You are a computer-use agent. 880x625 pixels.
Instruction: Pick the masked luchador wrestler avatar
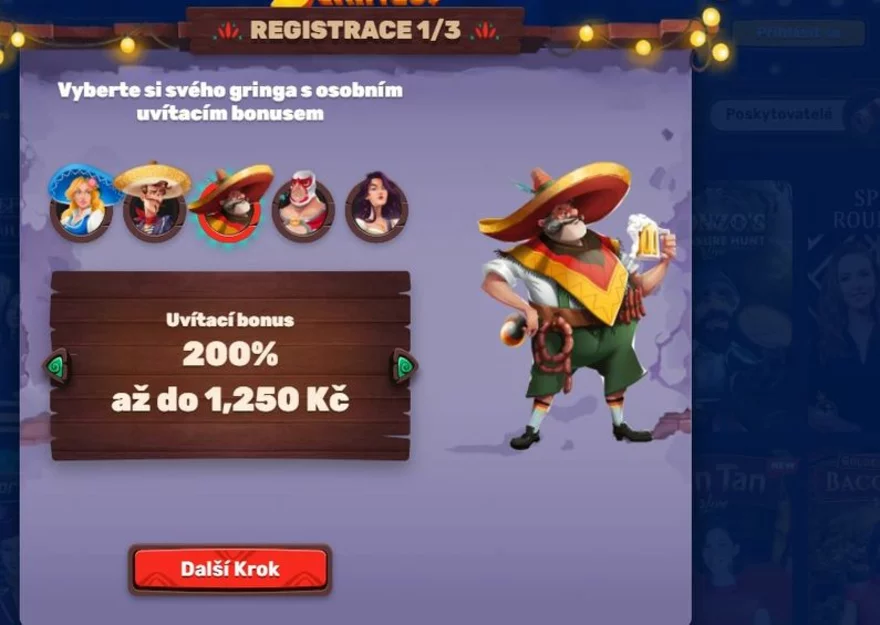pos(302,207)
